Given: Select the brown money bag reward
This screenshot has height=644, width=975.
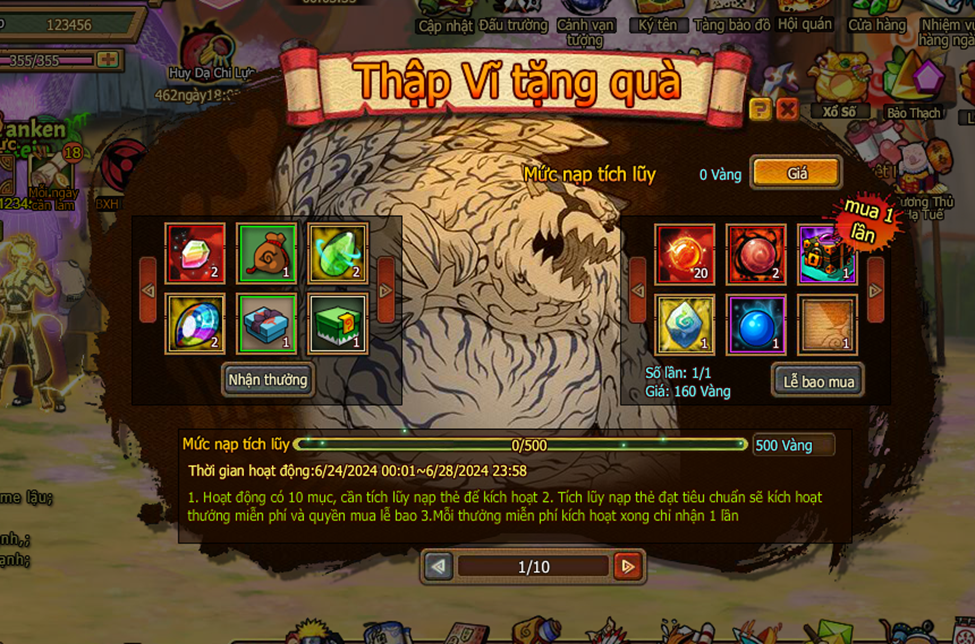Looking at the screenshot, I should [x=266, y=253].
